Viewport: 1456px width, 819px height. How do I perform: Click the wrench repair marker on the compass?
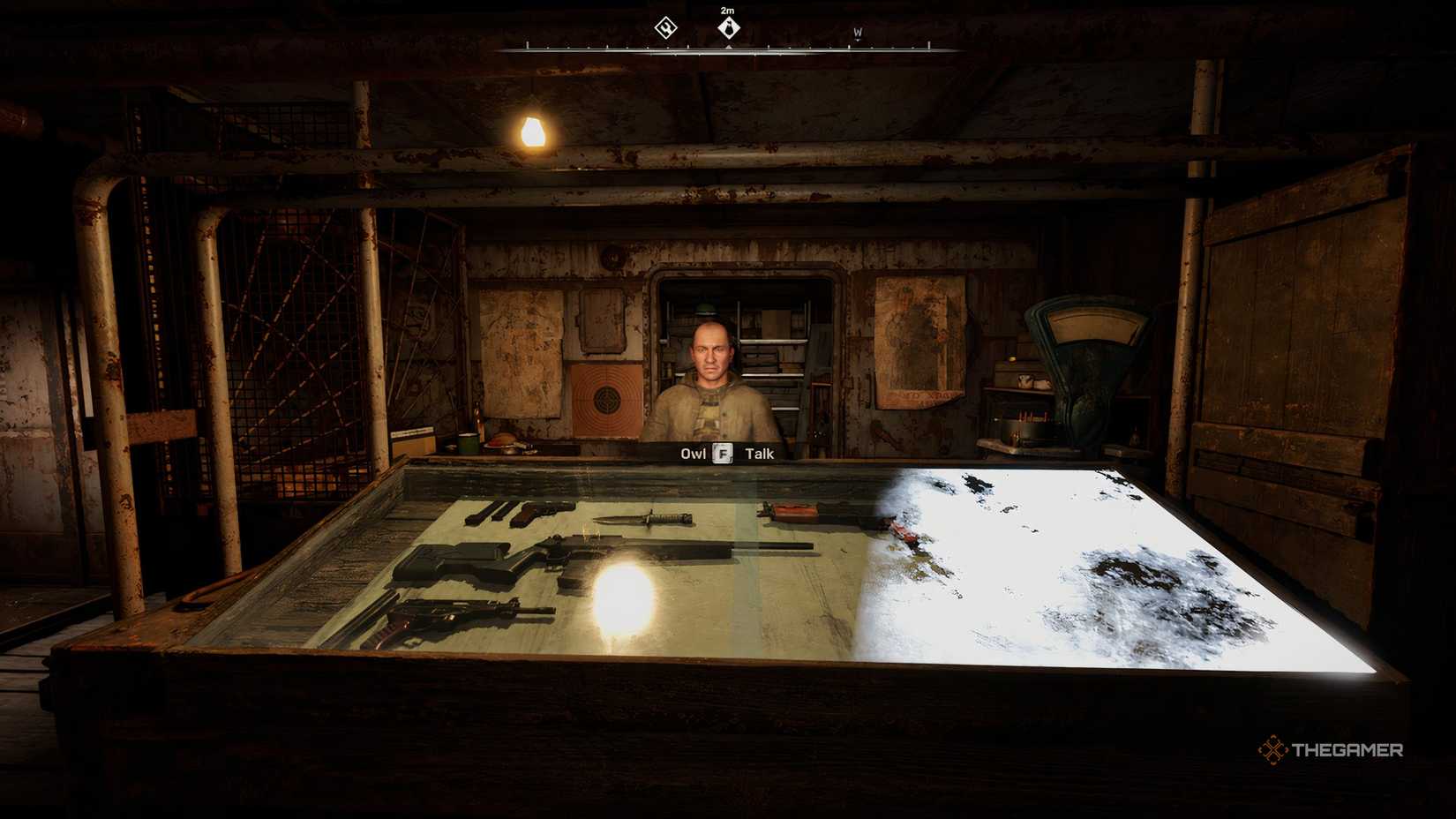click(x=665, y=26)
